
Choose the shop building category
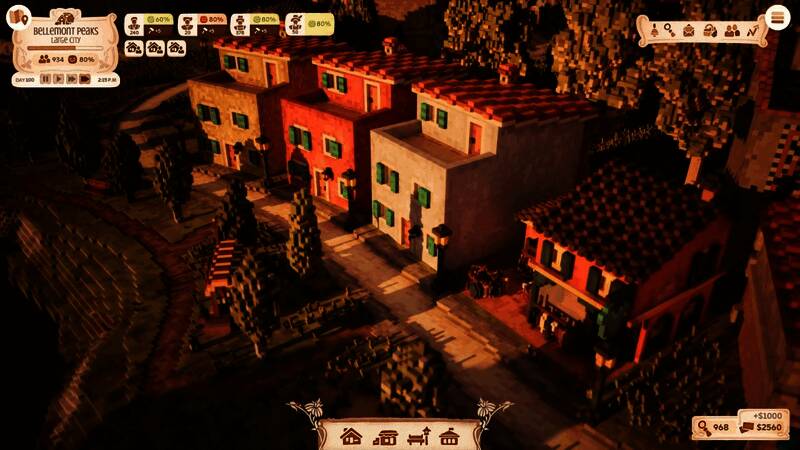(385, 436)
